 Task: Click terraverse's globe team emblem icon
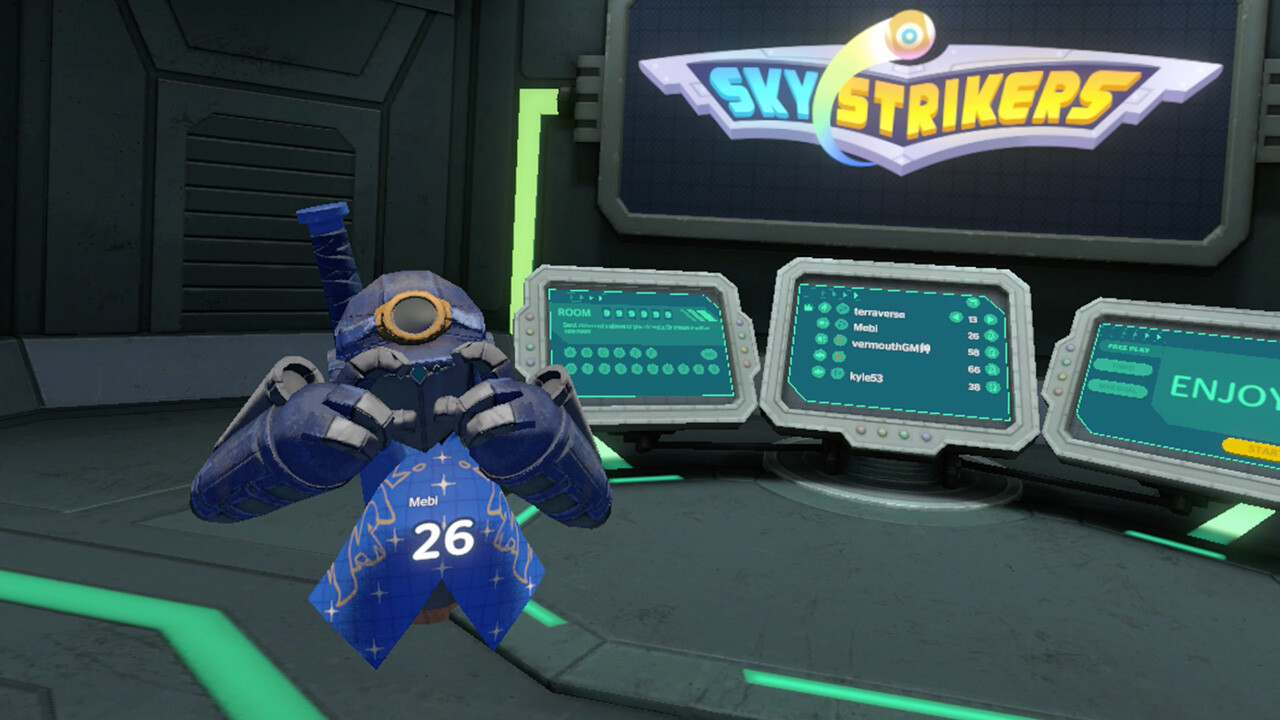842,309
